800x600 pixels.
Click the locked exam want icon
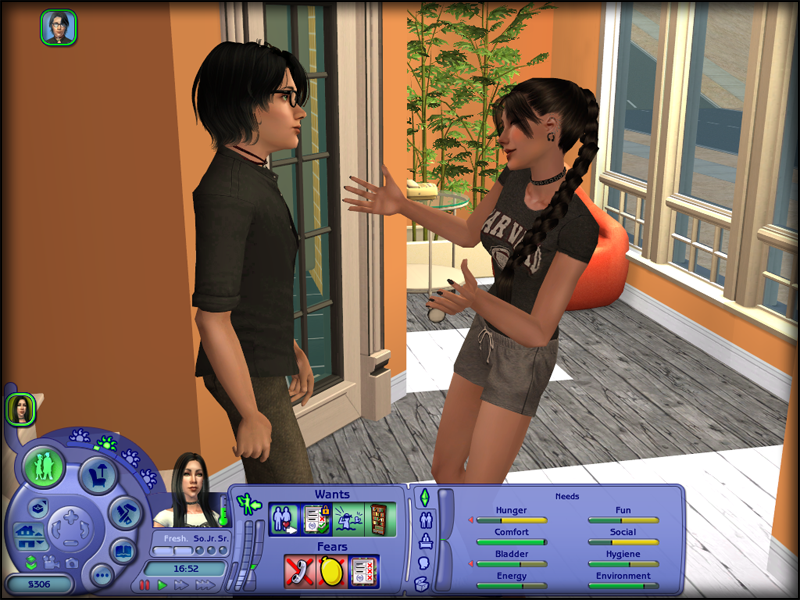[317, 518]
